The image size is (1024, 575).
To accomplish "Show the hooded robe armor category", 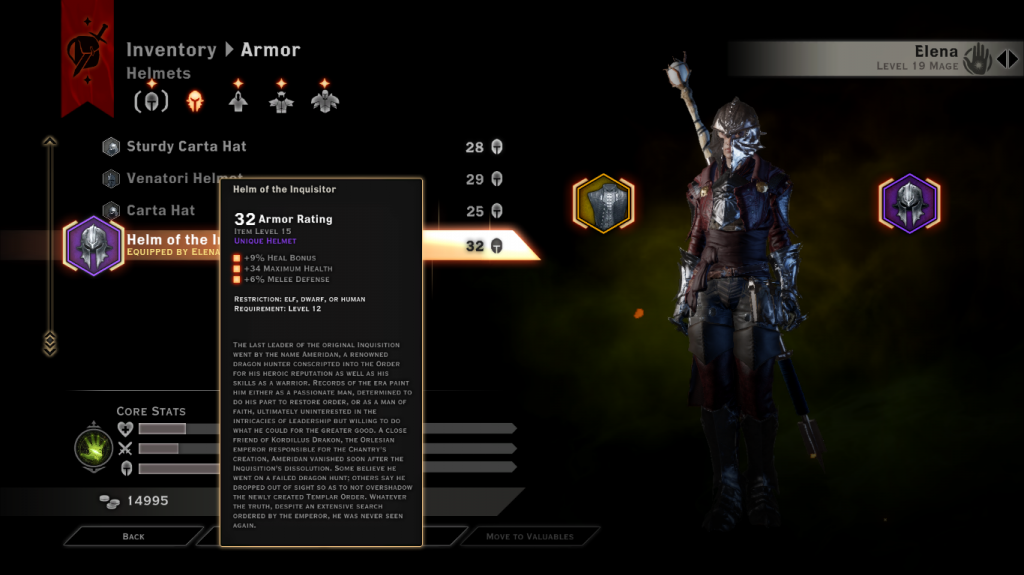I will pyautogui.click(x=238, y=101).
